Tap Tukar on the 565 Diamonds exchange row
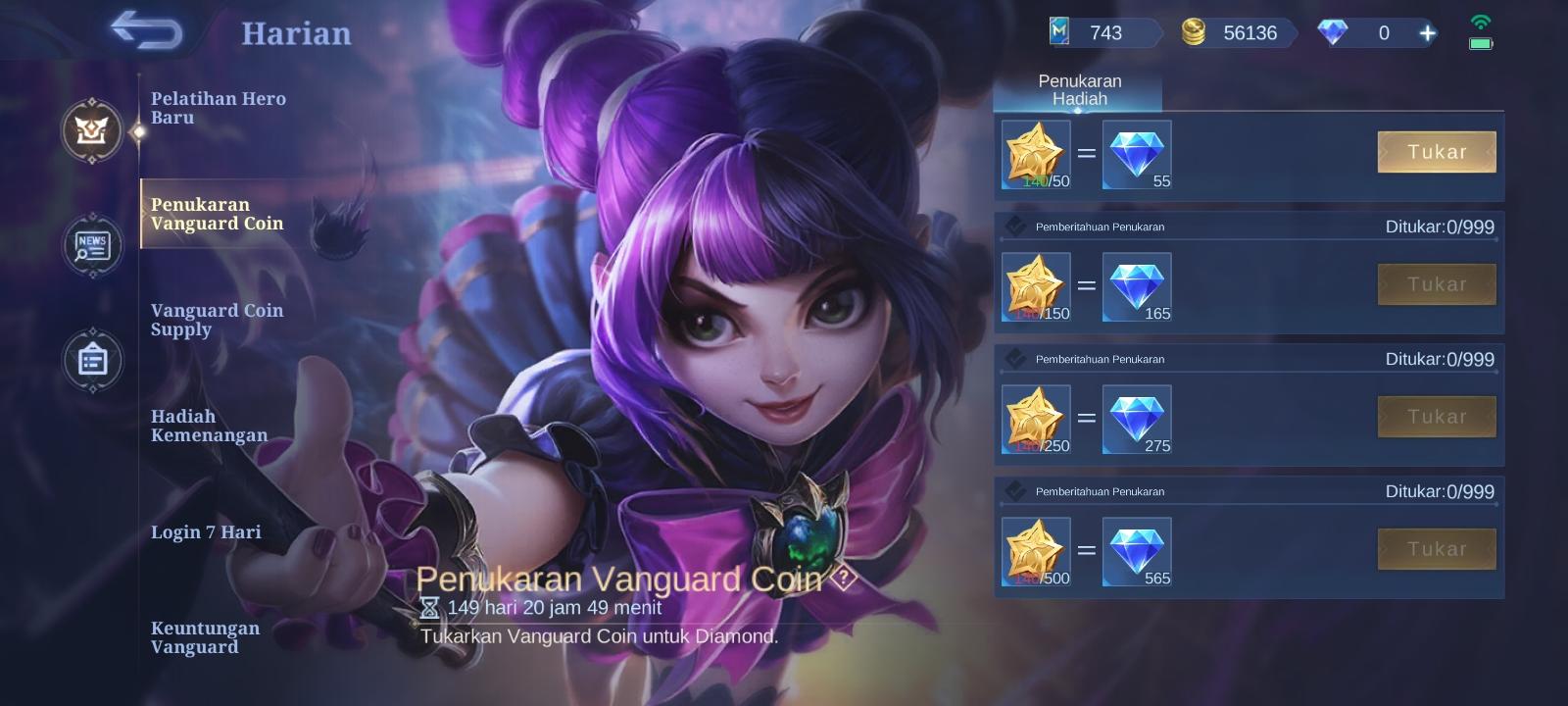Screen dimensions: 1568x706 click(1437, 548)
